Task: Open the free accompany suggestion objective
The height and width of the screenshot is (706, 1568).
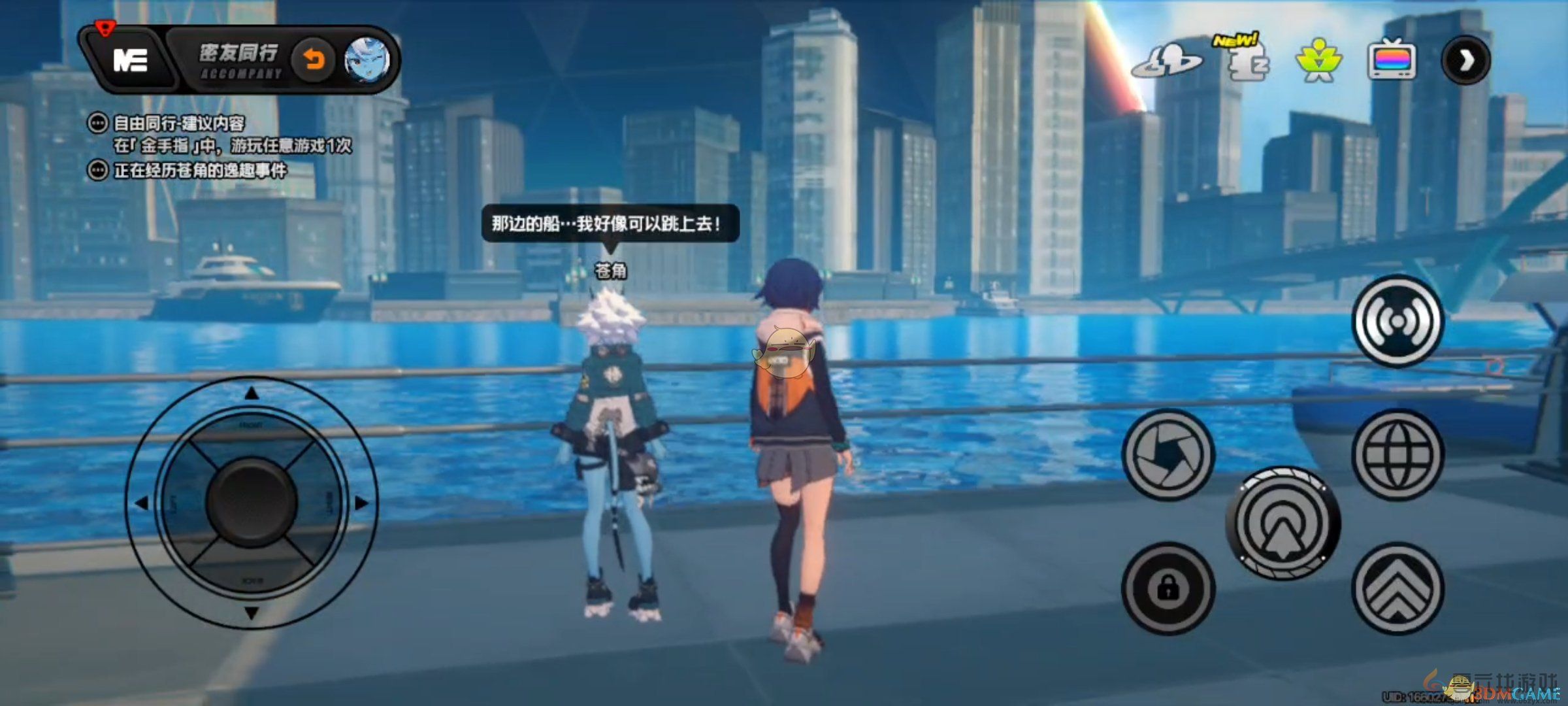Action: pyautogui.click(x=178, y=124)
